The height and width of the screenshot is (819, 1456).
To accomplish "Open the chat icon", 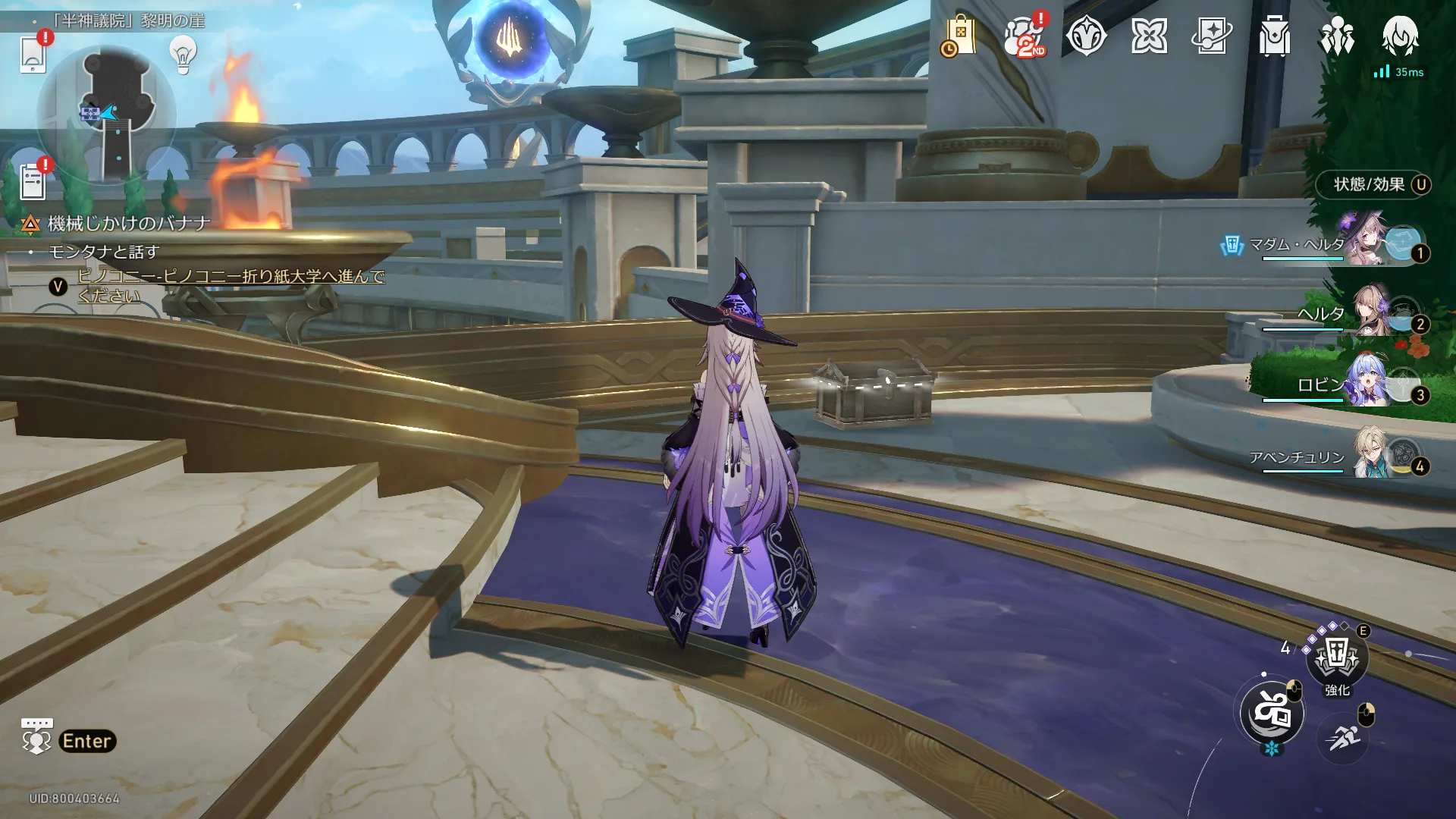I will [x=36, y=737].
